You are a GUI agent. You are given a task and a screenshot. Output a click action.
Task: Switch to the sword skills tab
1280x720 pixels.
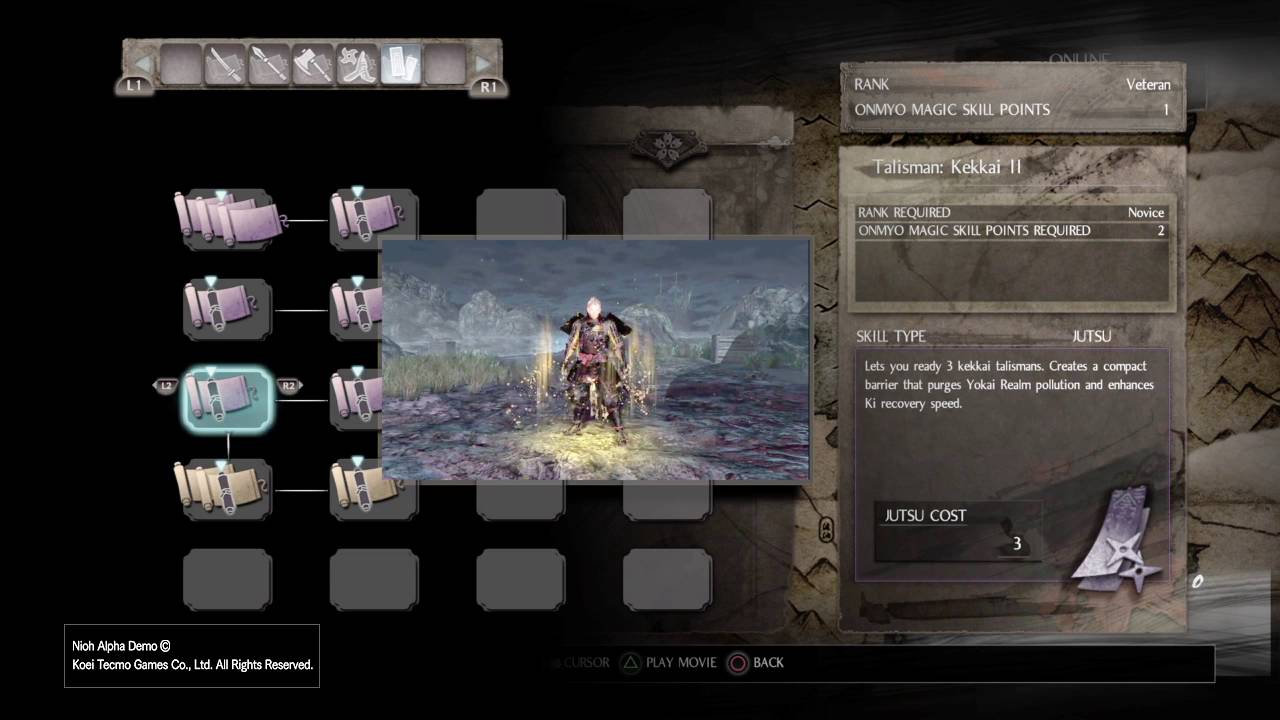click(x=225, y=66)
